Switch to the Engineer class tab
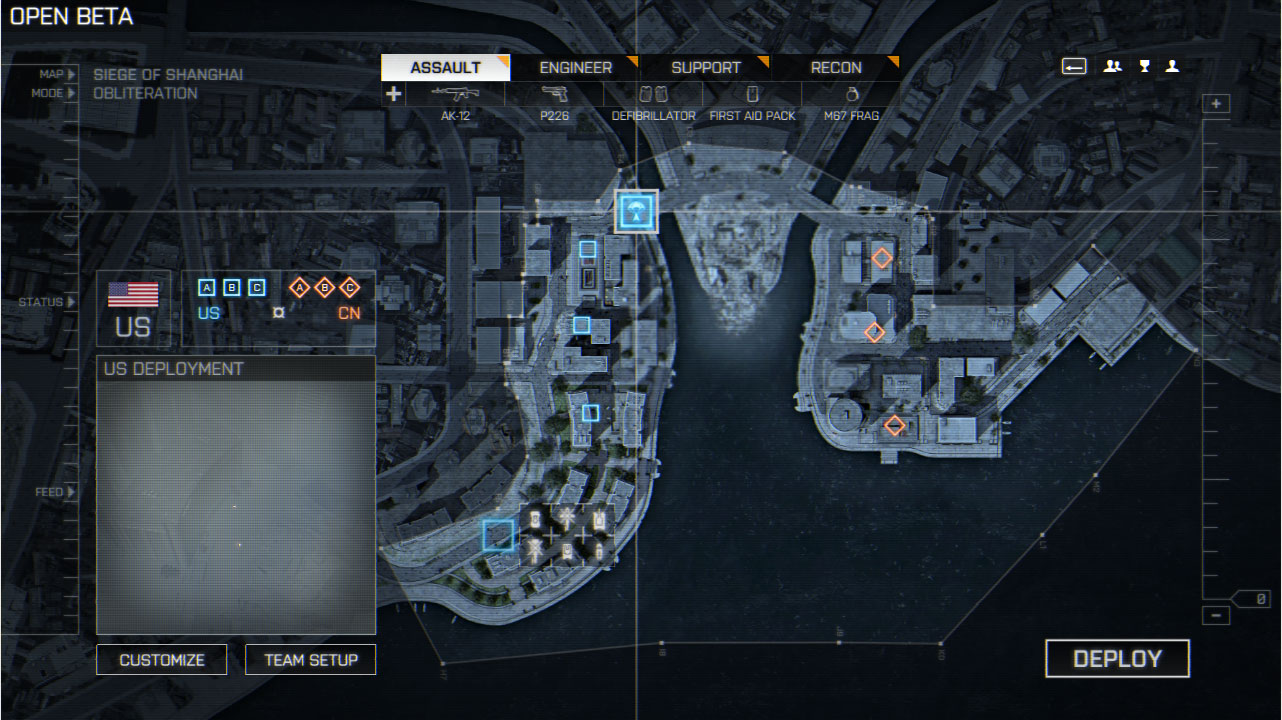The image size is (1282, 720). coord(575,68)
